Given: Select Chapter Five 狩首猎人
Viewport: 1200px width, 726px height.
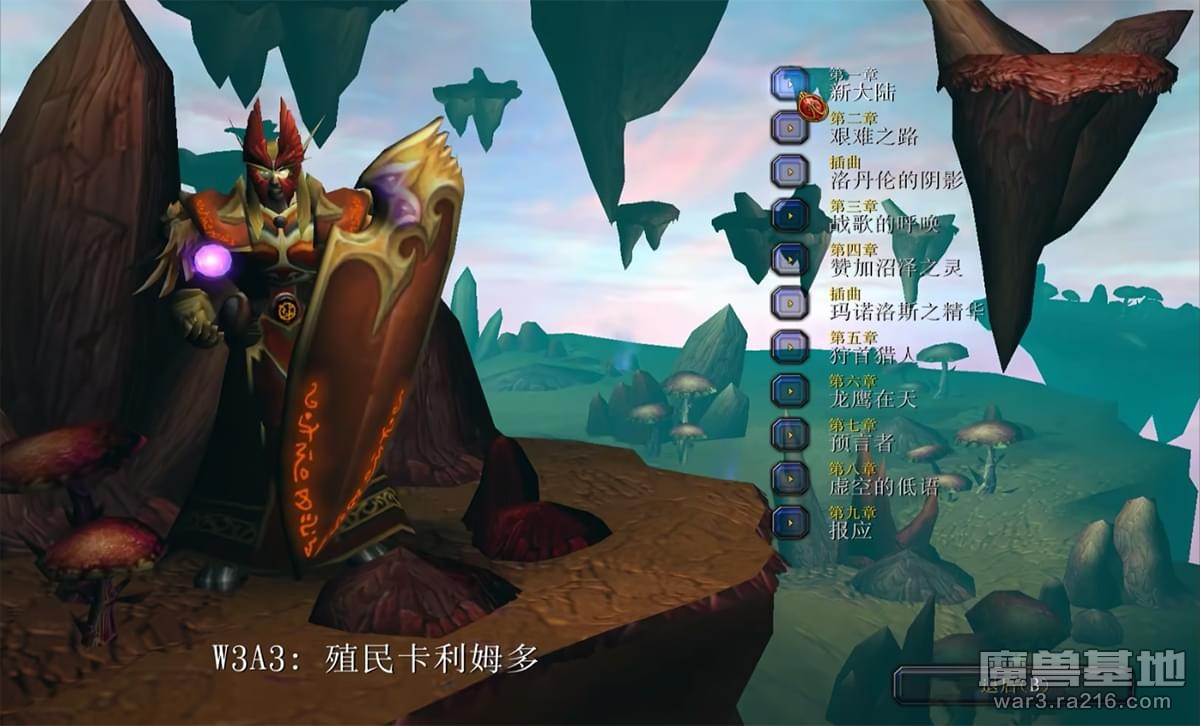Looking at the screenshot, I should point(790,346).
